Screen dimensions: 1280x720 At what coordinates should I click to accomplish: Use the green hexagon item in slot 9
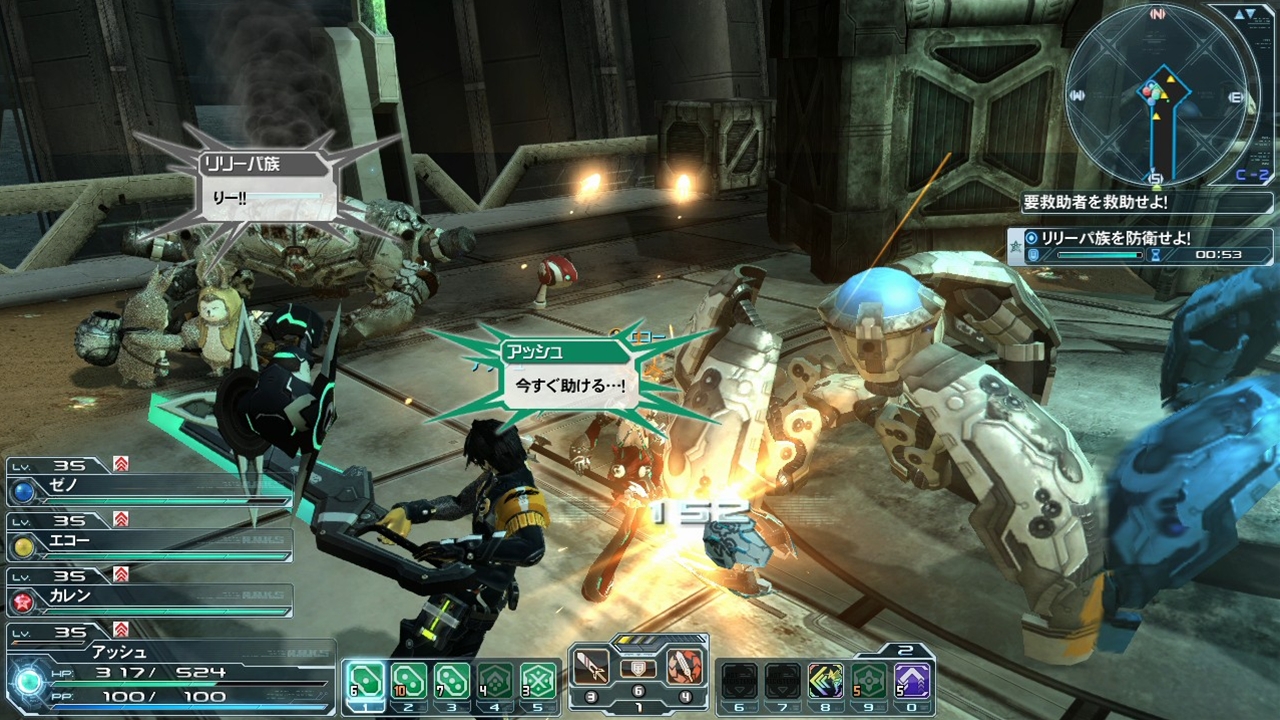869,681
